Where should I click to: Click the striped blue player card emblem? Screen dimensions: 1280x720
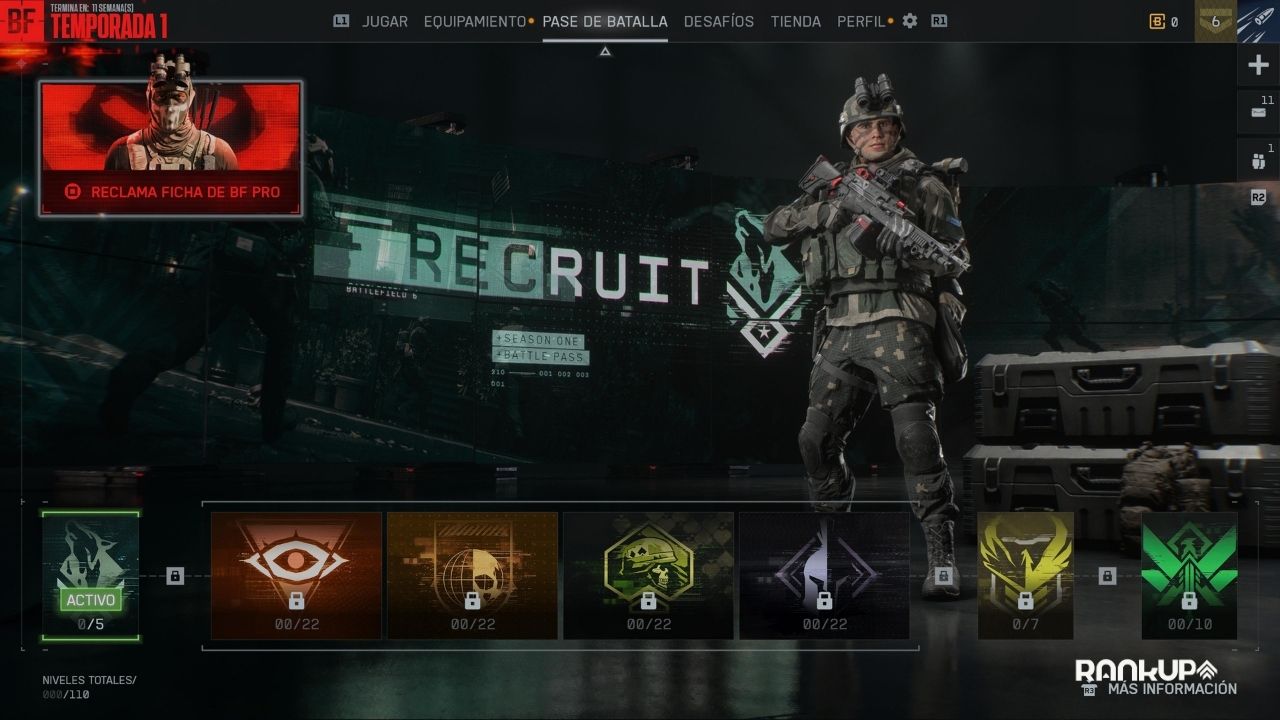pos(1258,21)
